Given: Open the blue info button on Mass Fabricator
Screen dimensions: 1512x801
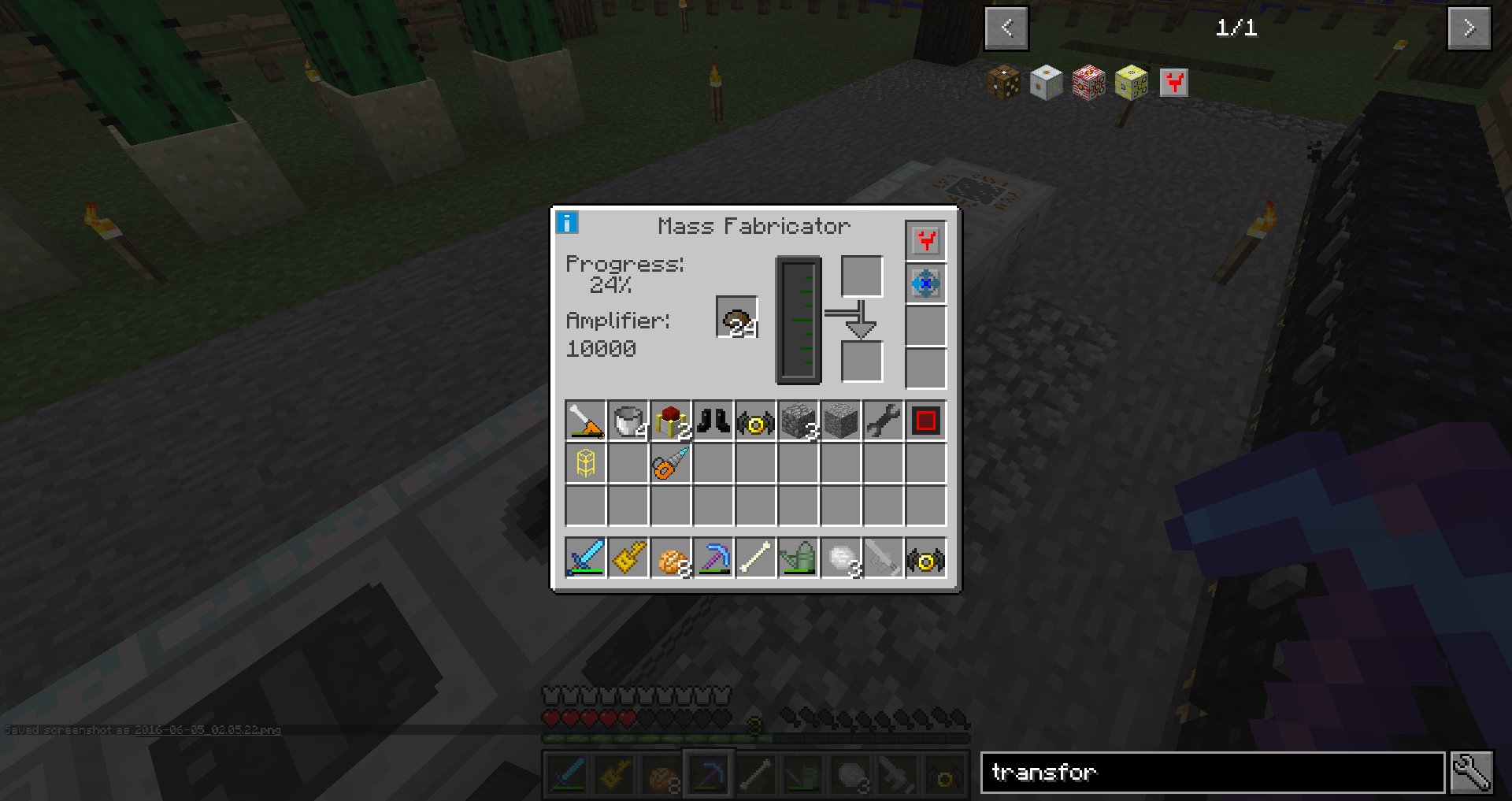Looking at the screenshot, I should pos(567,223).
